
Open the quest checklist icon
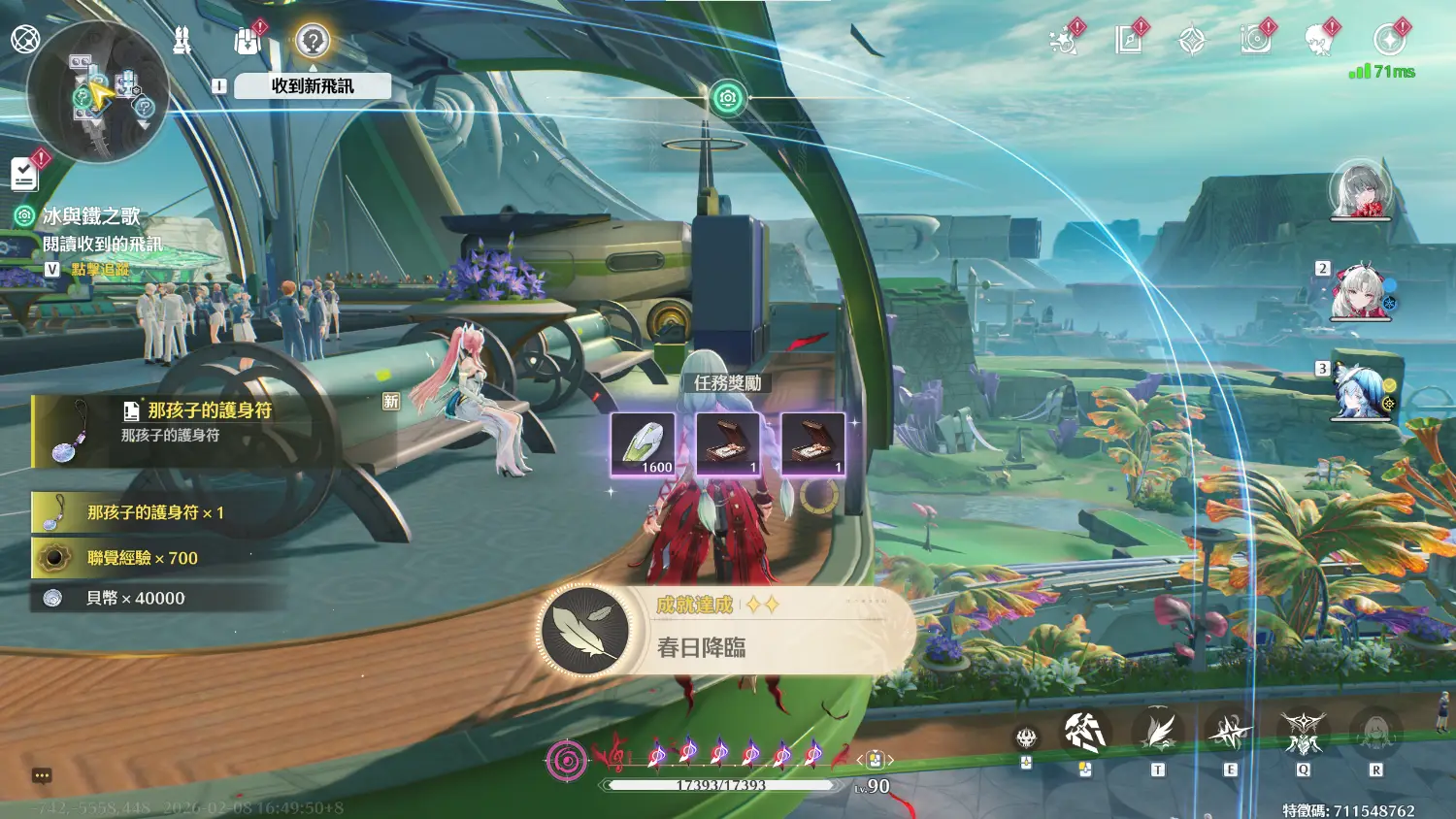coord(24,175)
